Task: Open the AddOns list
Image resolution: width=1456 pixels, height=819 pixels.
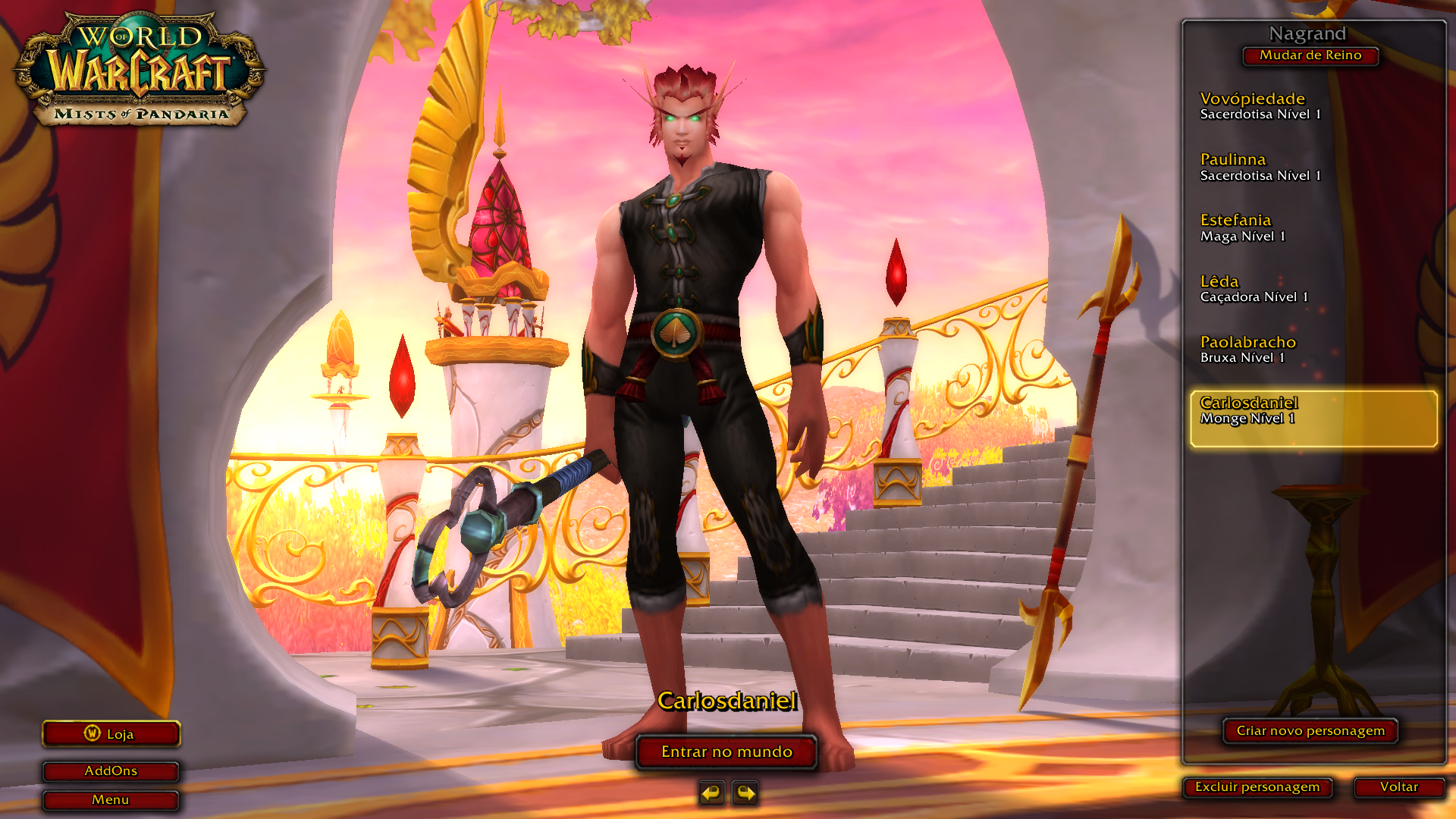Action: [x=111, y=771]
